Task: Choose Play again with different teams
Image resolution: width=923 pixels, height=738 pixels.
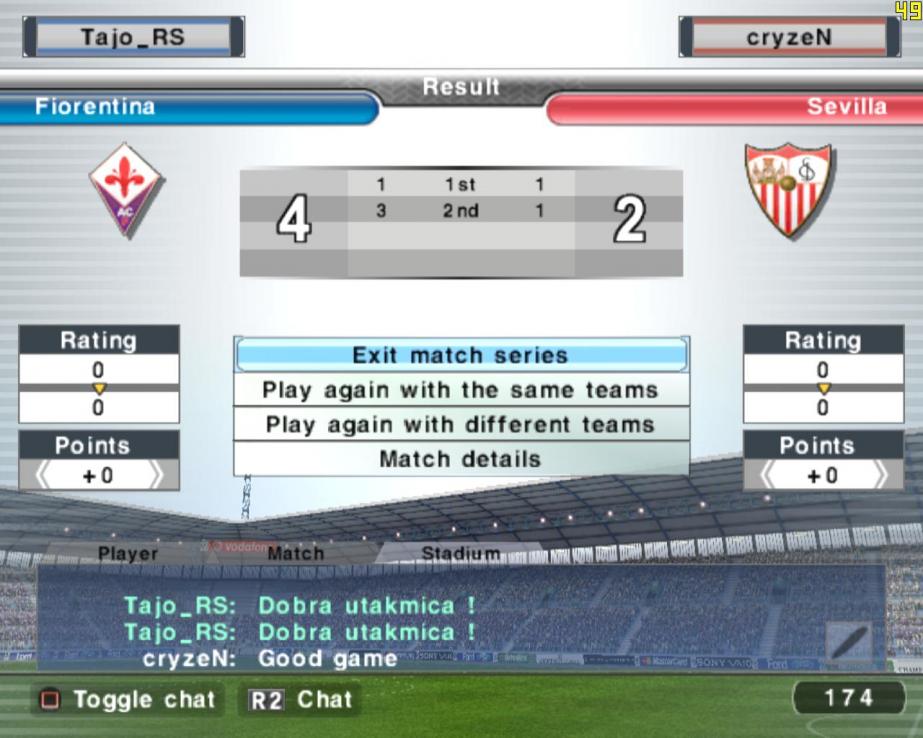Action: pyautogui.click(x=460, y=424)
